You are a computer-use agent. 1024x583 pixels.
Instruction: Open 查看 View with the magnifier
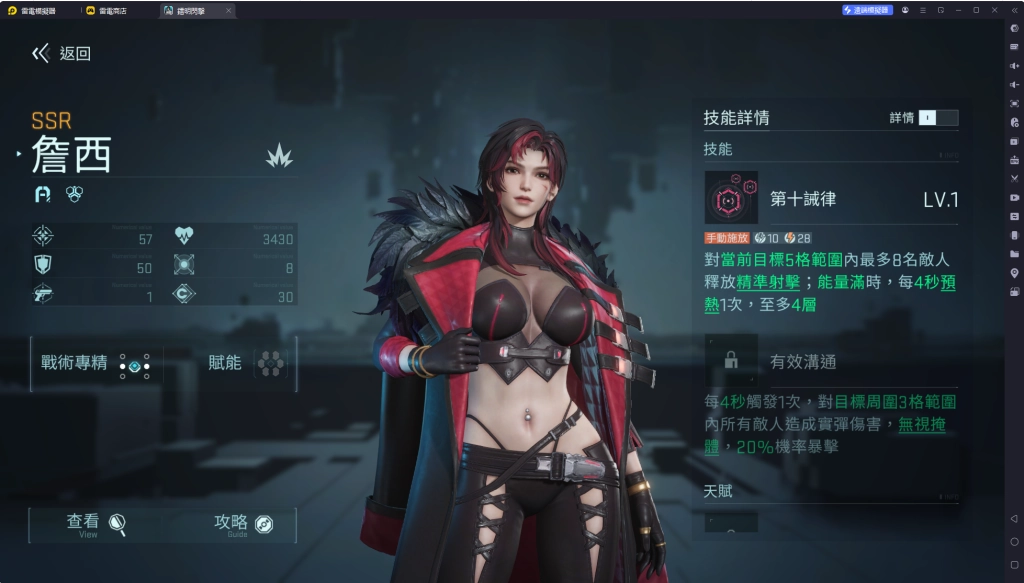(96, 524)
